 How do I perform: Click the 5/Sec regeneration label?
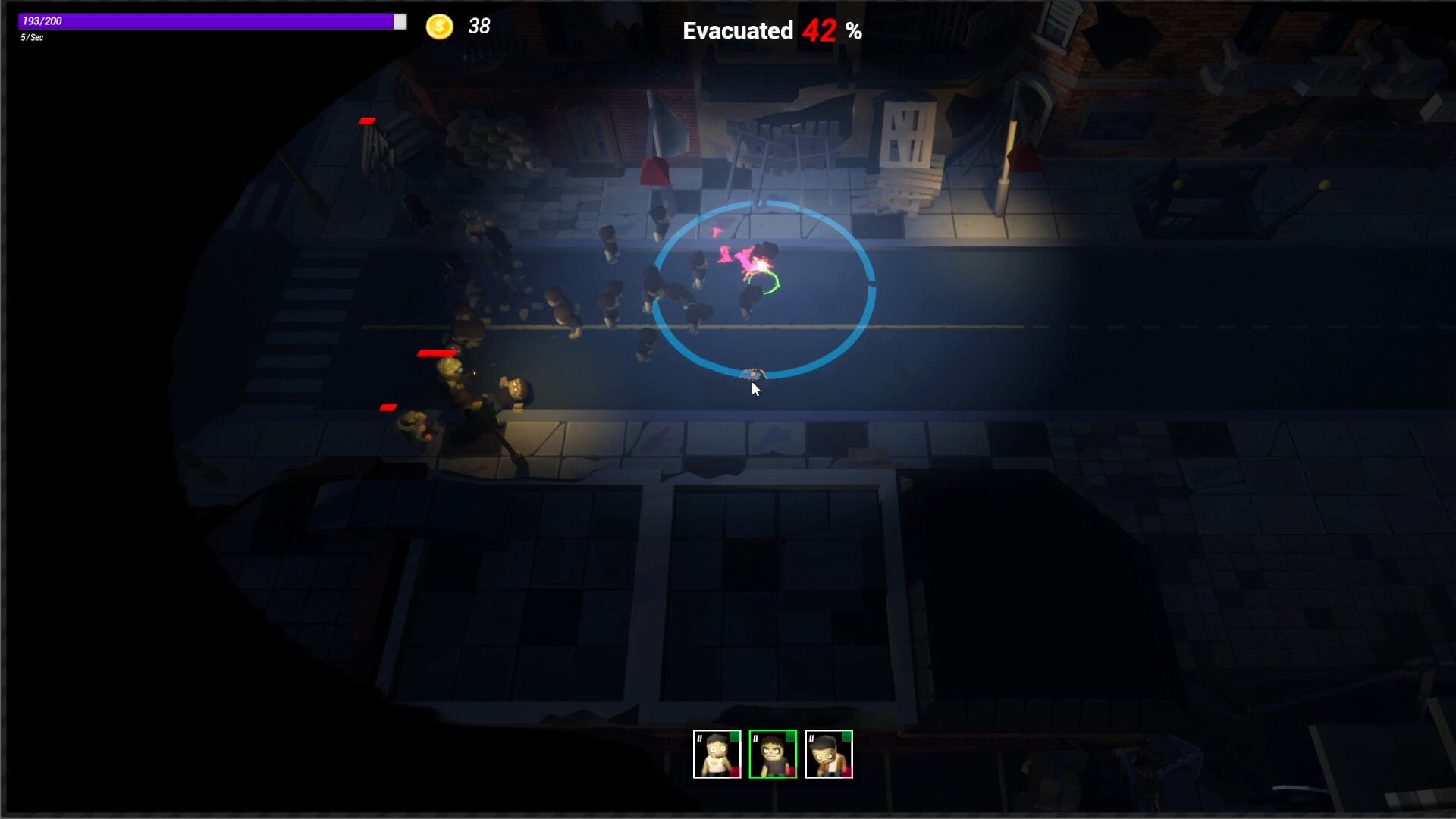tap(32, 38)
